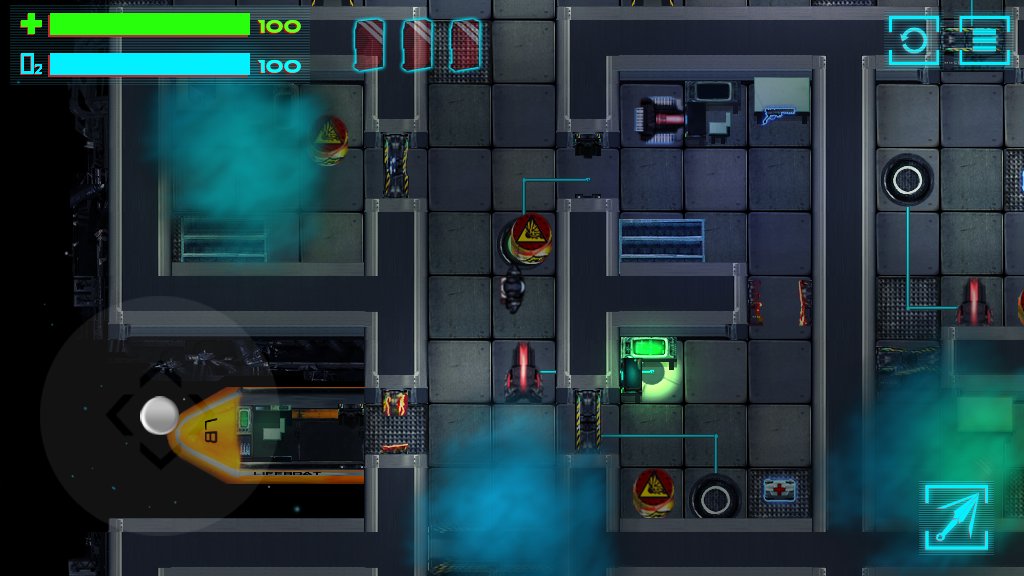
Task: Tap the virtual joystick's white knob
Action: 159,416
